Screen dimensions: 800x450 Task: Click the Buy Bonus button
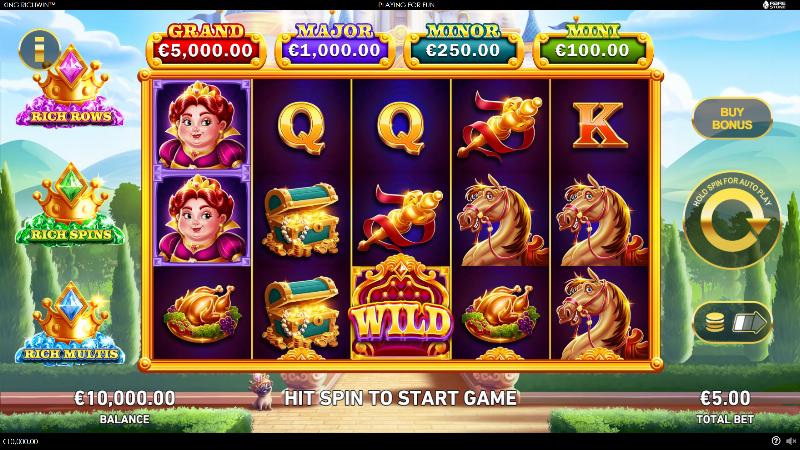click(x=731, y=117)
